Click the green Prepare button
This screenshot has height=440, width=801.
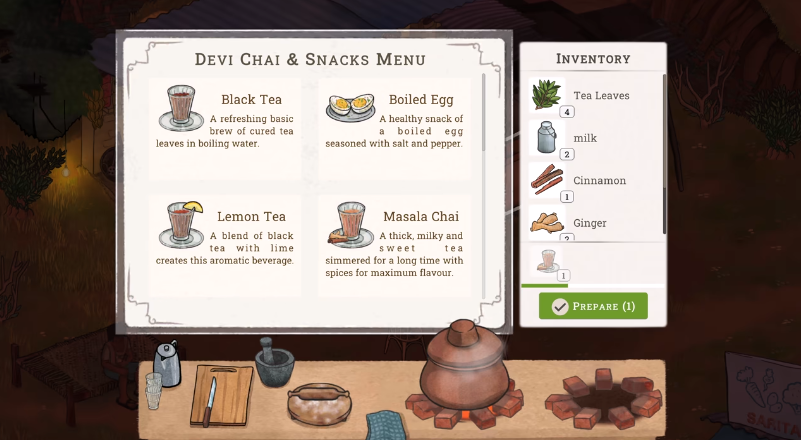coord(593,306)
